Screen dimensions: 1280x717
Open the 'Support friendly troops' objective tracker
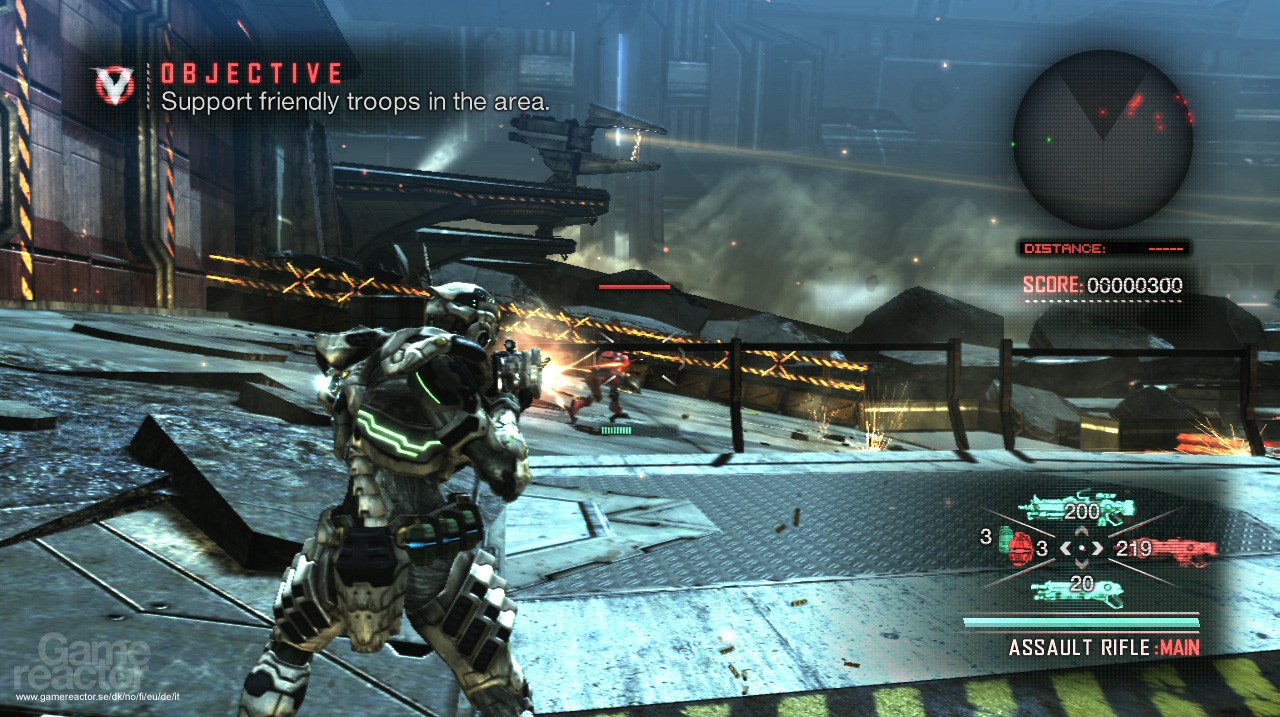click(355, 101)
